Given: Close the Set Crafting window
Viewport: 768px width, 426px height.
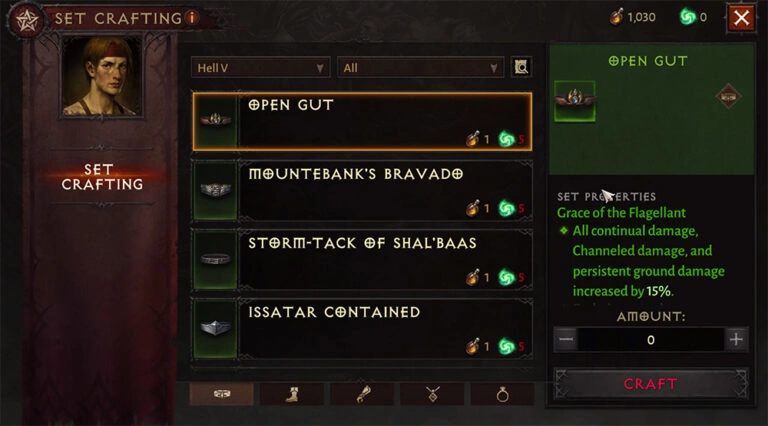Looking at the screenshot, I should (741, 17).
